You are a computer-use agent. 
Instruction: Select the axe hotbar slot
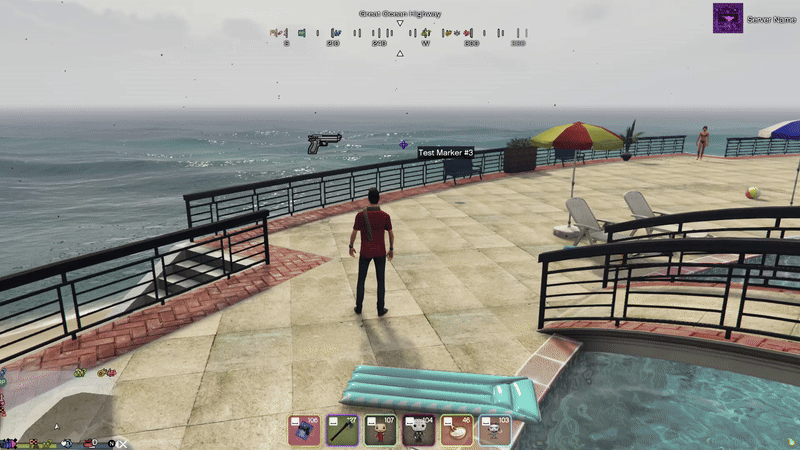coord(343,430)
